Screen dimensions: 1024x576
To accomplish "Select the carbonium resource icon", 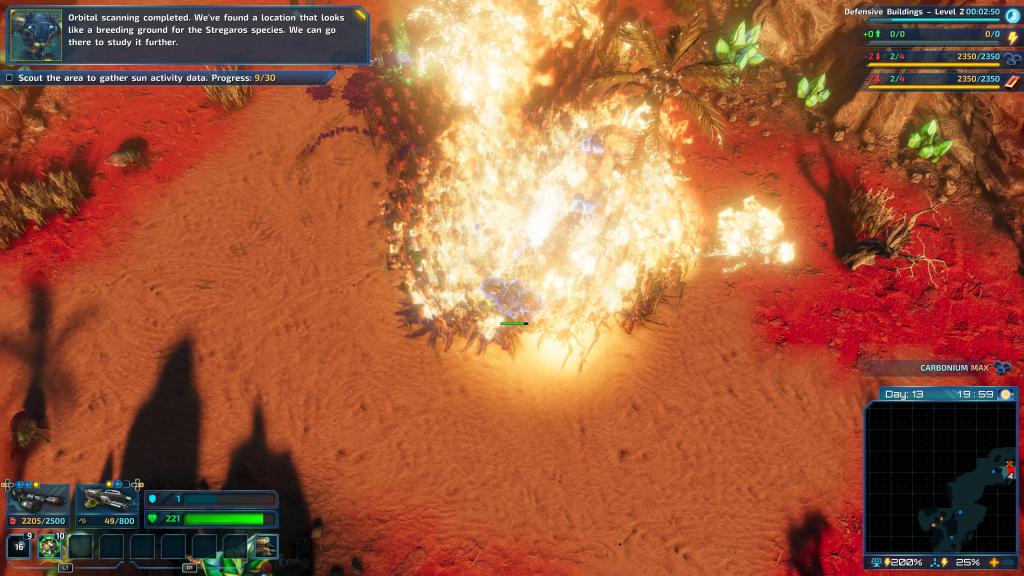I will (1012, 58).
